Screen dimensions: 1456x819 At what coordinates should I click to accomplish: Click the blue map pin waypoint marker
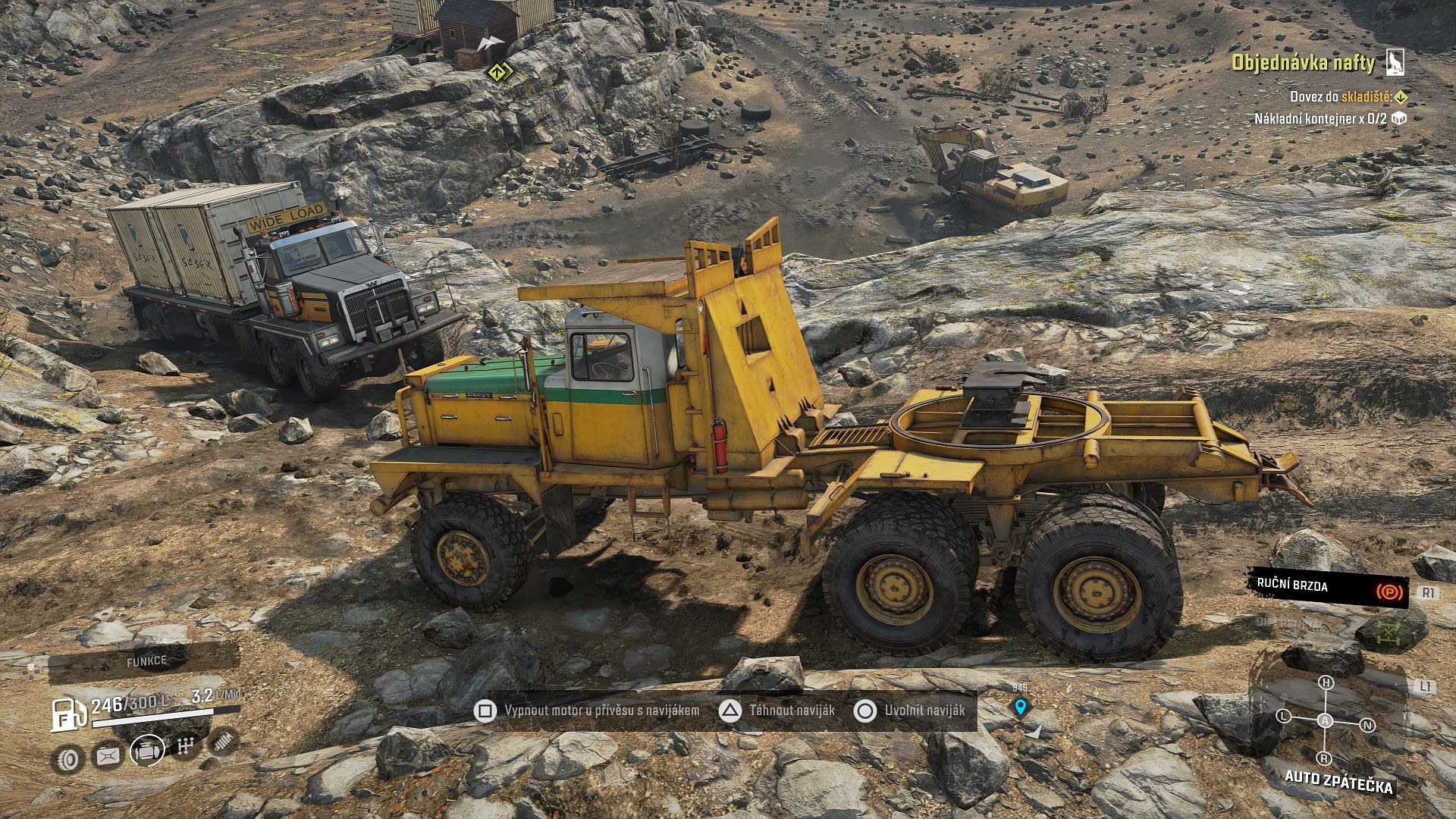[1021, 708]
